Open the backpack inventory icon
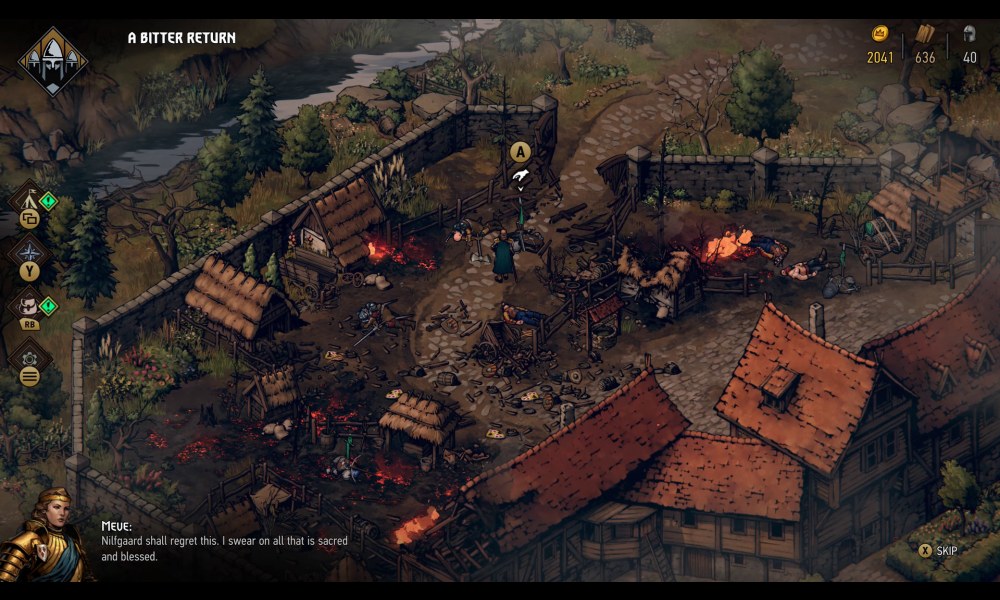The width and height of the screenshot is (1000, 600). click(28, 305)
